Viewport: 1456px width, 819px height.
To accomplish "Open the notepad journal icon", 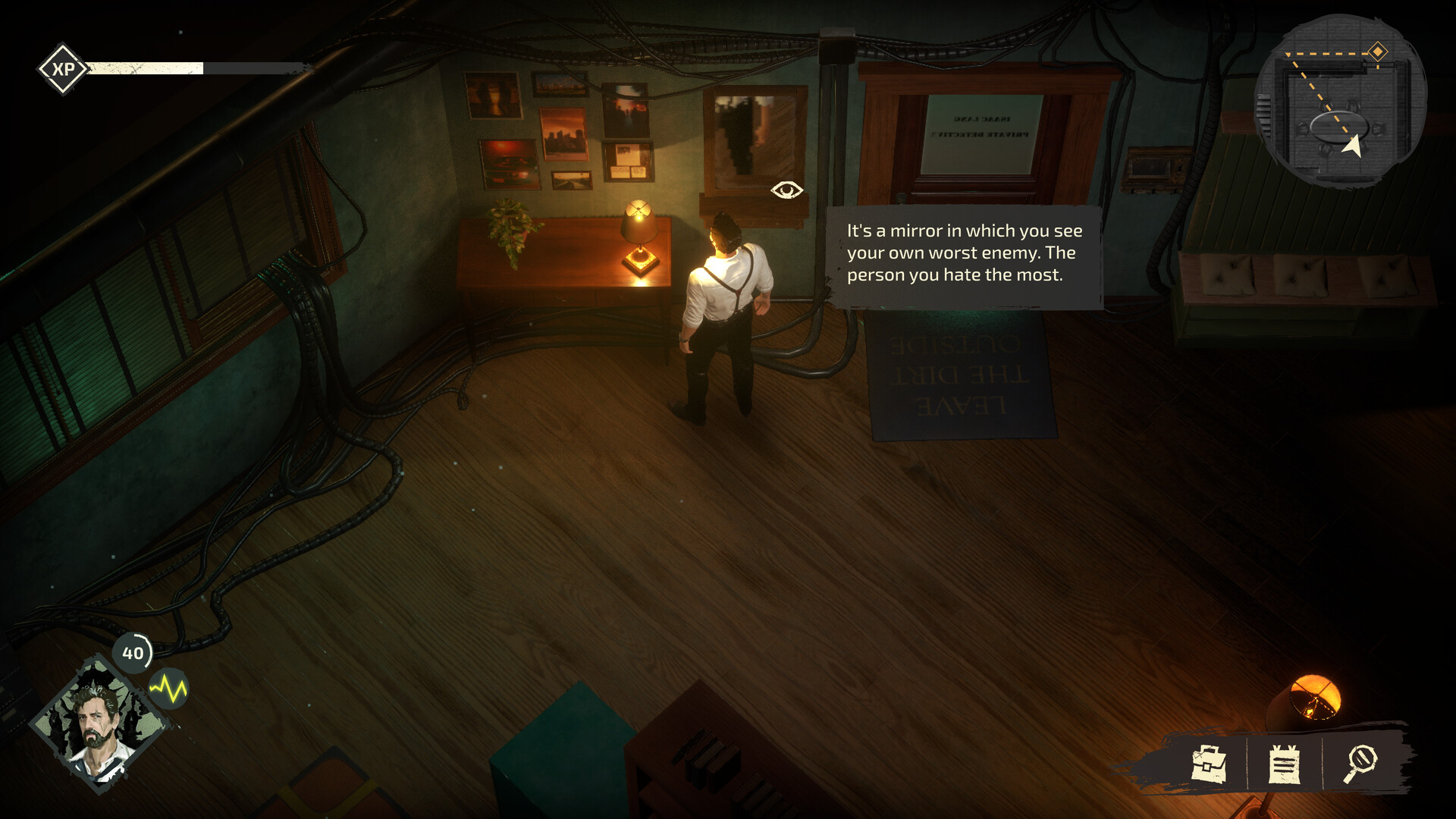I will click(1284, 764).
